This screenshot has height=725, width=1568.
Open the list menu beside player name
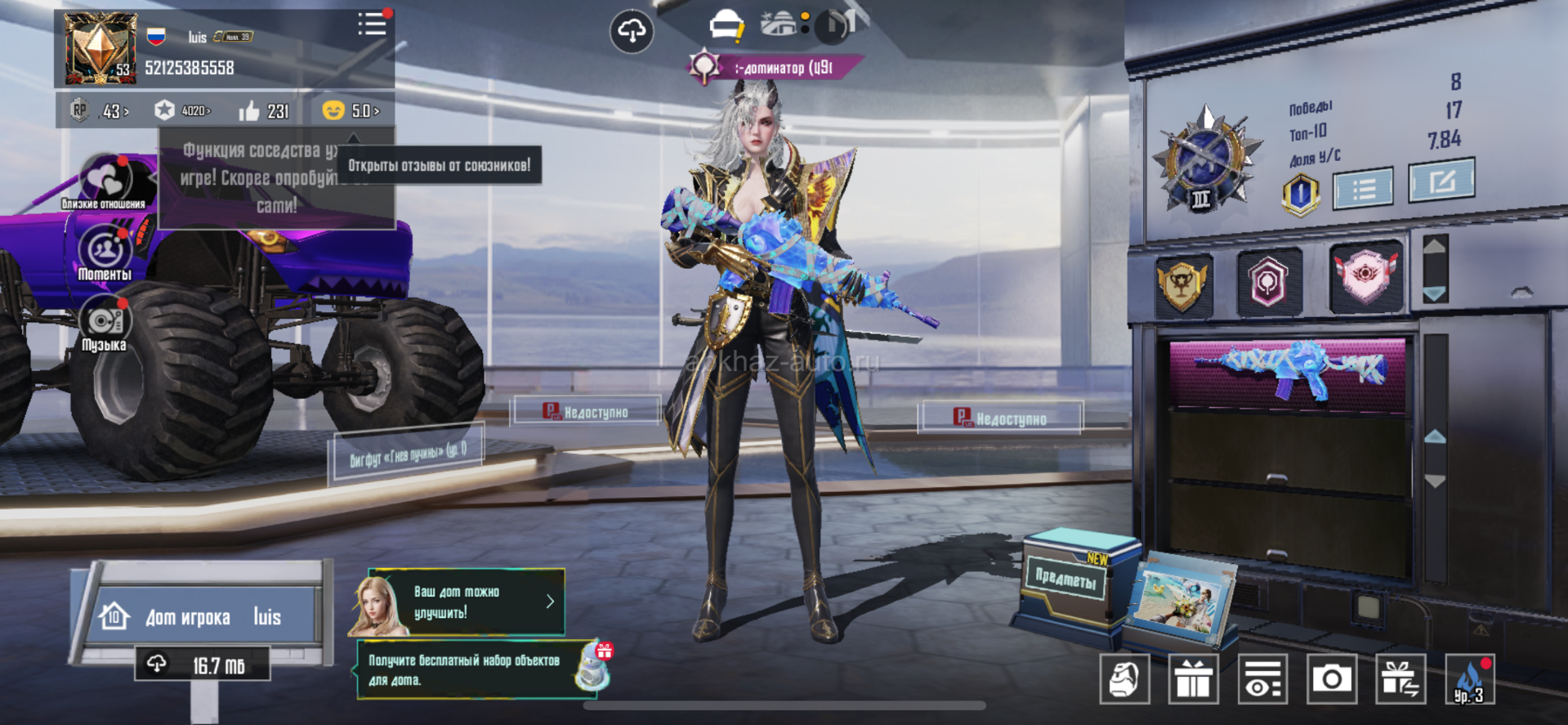pyautogui.click(x=372, y=25)
